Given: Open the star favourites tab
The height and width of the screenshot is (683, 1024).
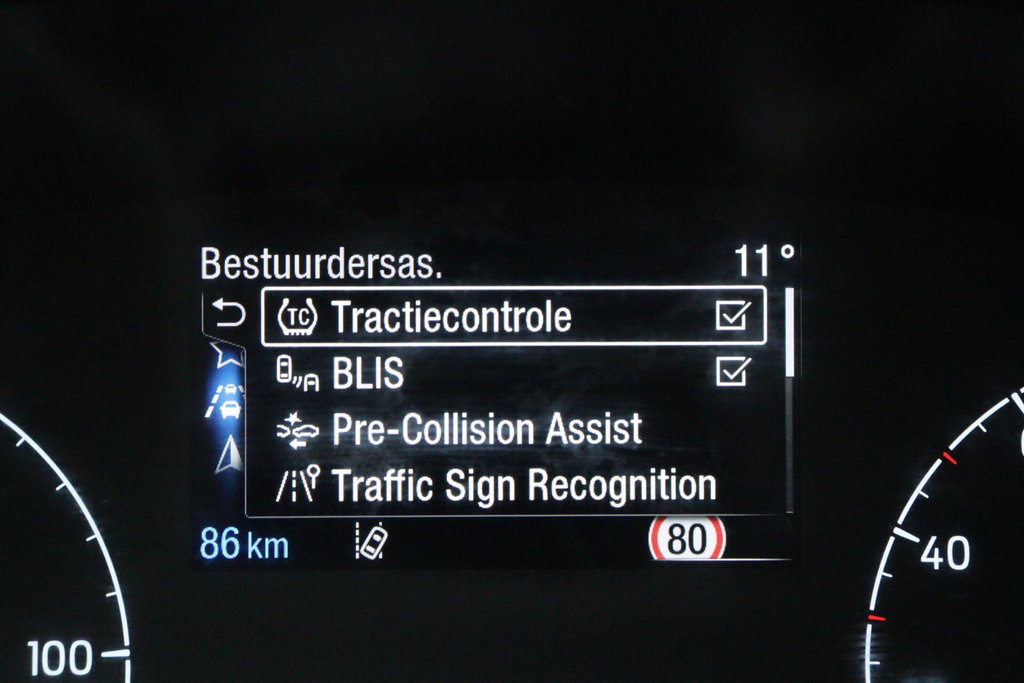Looking at the screenshot, I should tap(226, 353).
